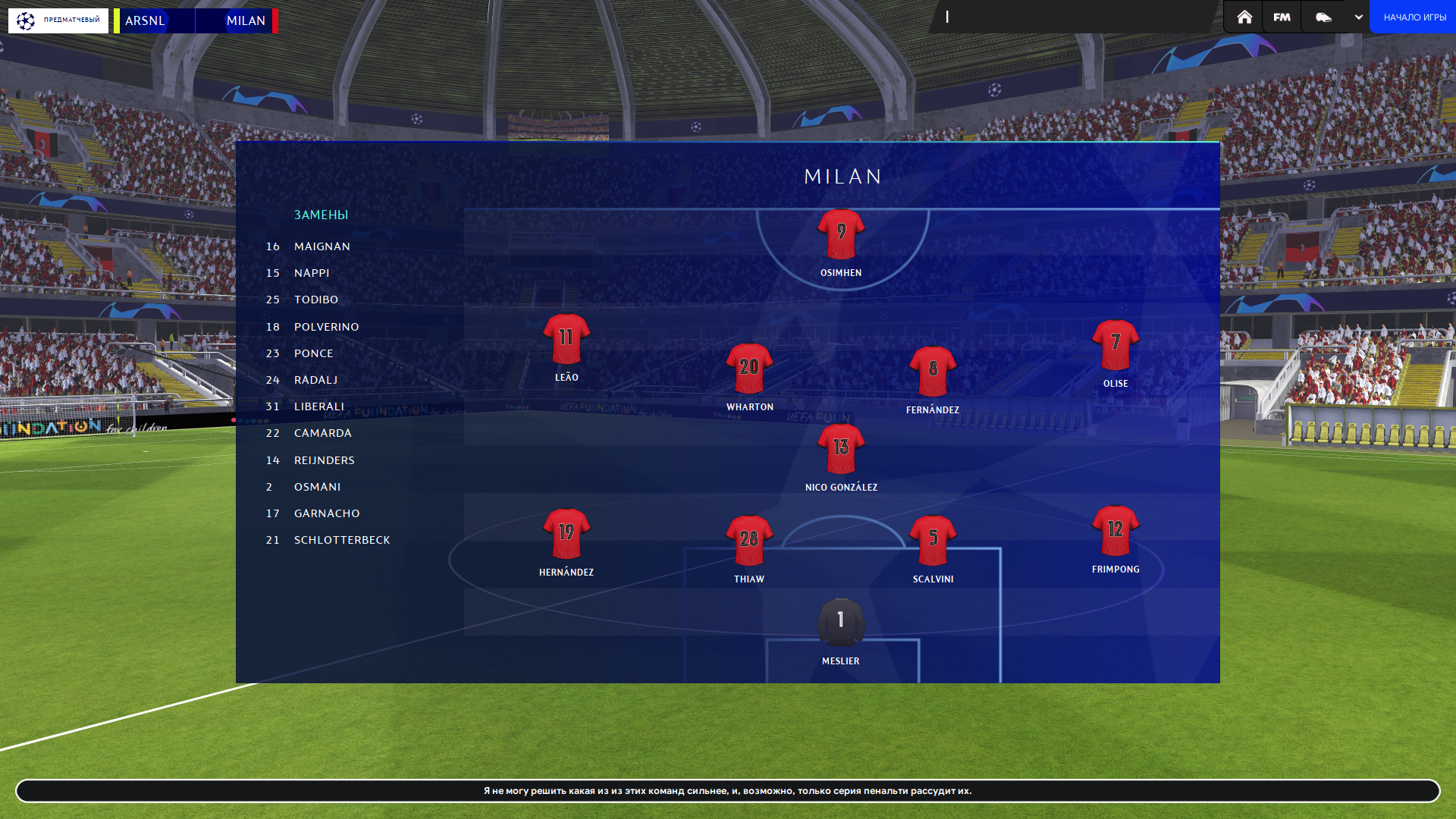Focus the search field in the top bar
The image size is (1456, 819).
[x=1073, y=17]
